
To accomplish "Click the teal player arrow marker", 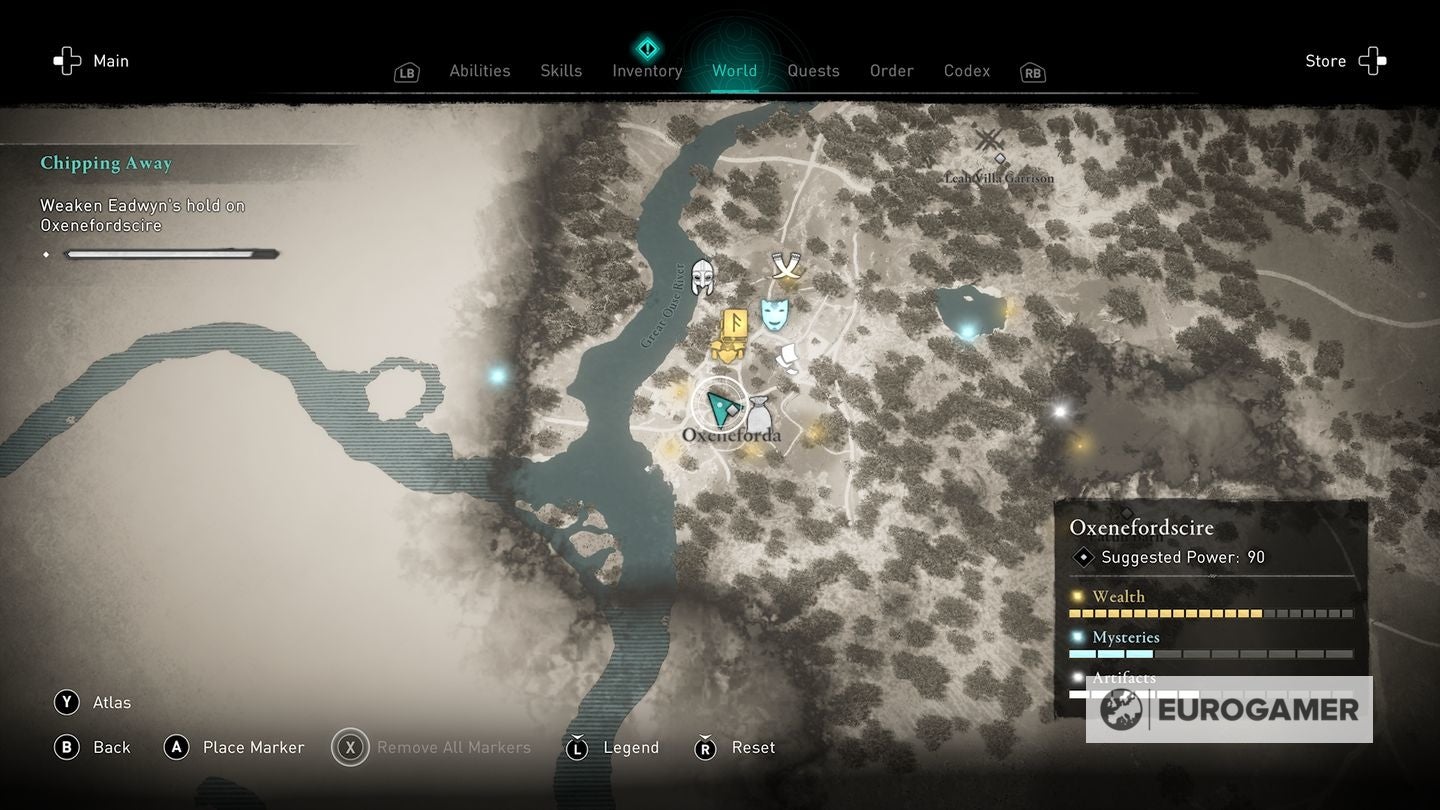I will (x=719, y=405).
